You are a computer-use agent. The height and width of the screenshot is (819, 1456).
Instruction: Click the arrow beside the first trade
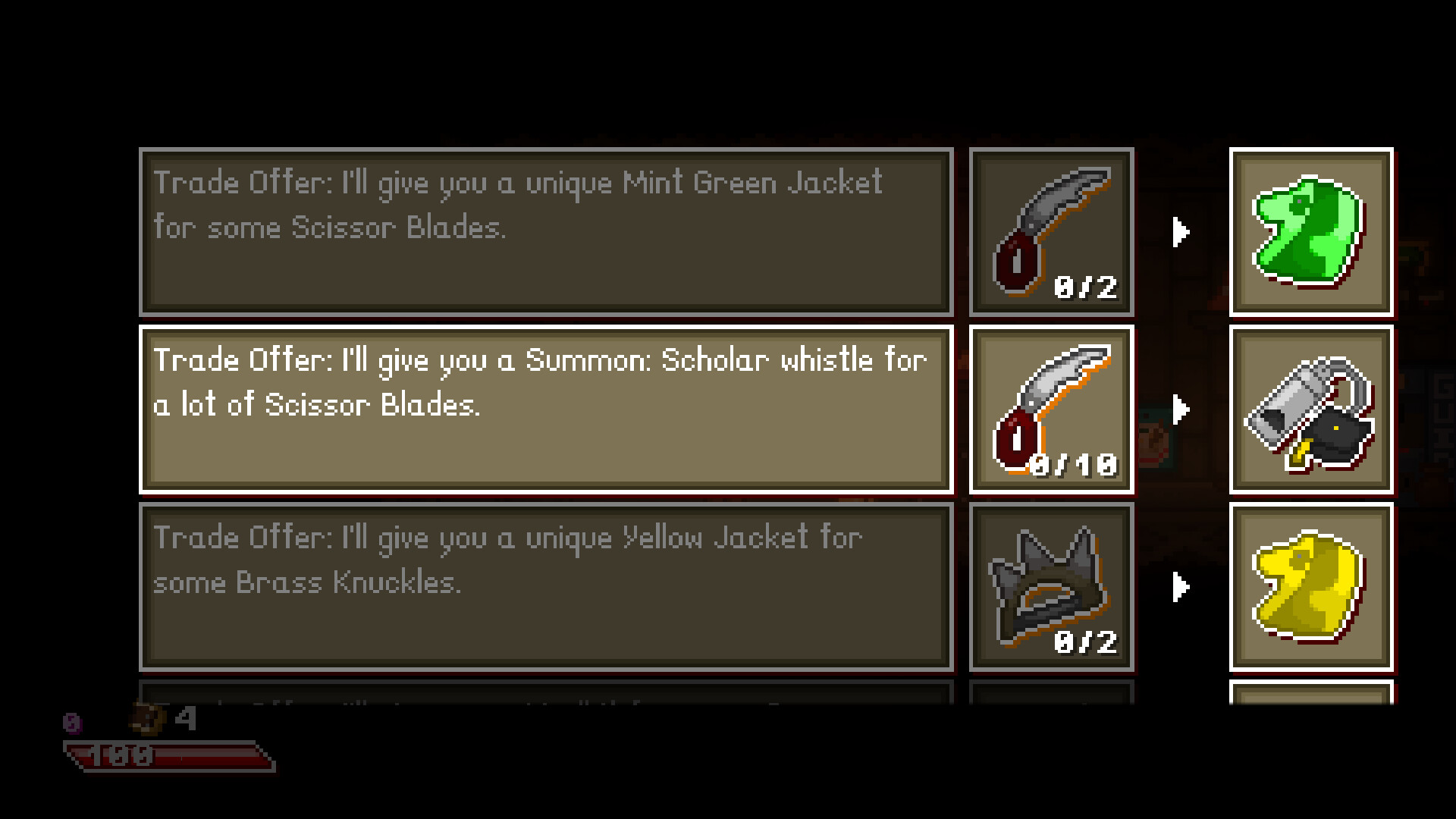click(x=1181, y=231)
